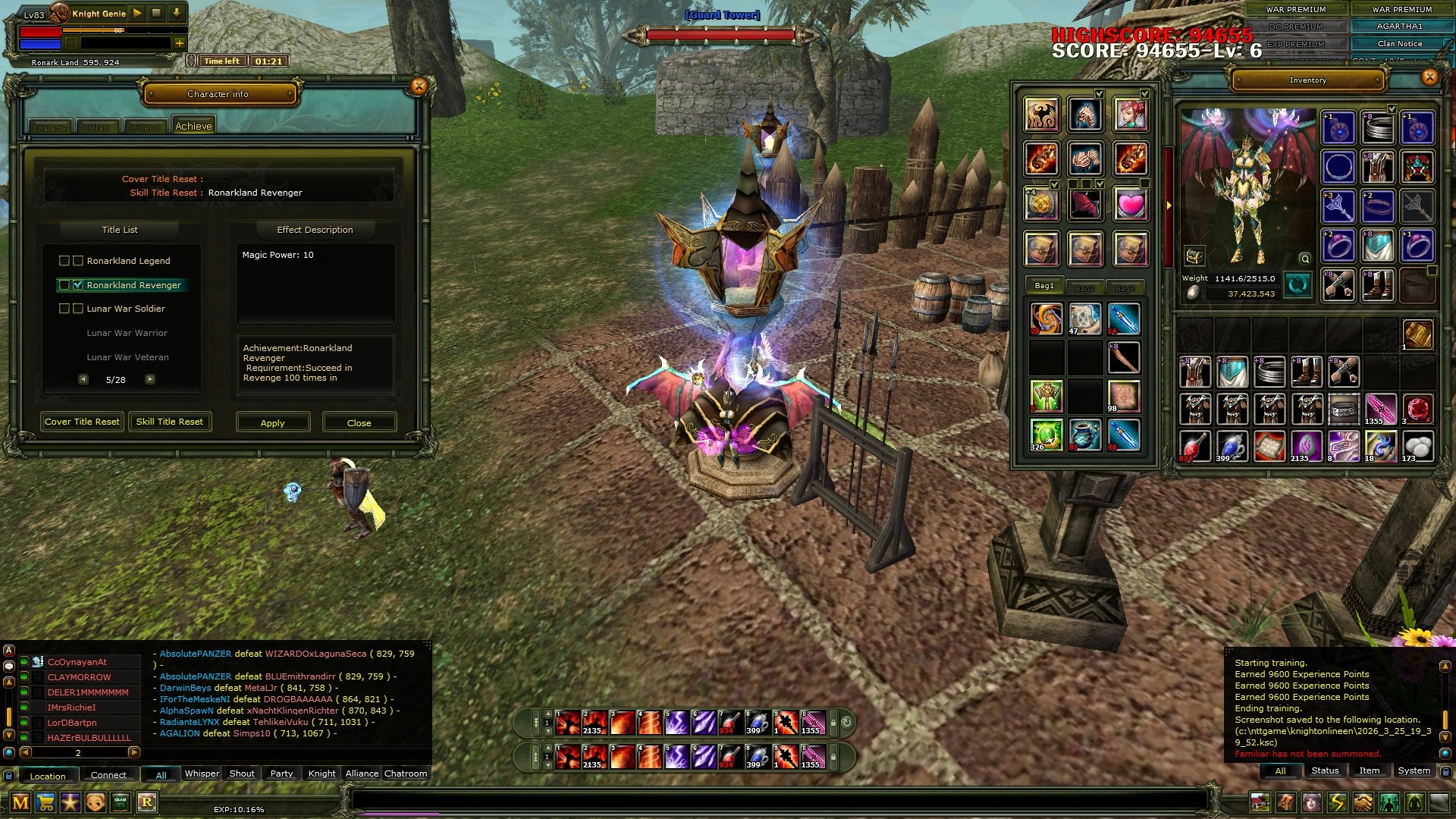Click the Skill Title Reset button
Image resolution: width=1456 pixels, height=819 pixels.
pyautogui.click(x=170, y=422)
